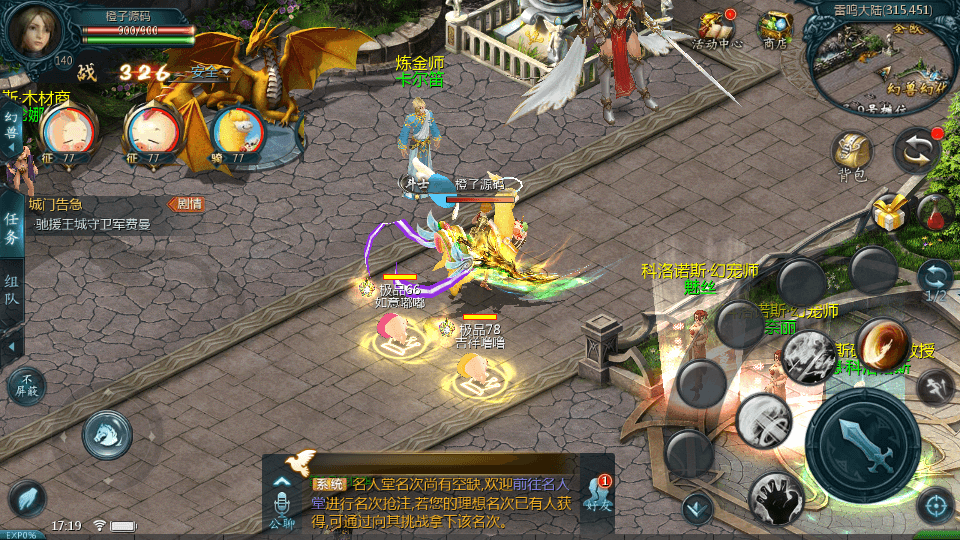Screen dimensions: 960x540
Task: Activate the 公聊 public voice chat microphone
Action: coord(281,502)
